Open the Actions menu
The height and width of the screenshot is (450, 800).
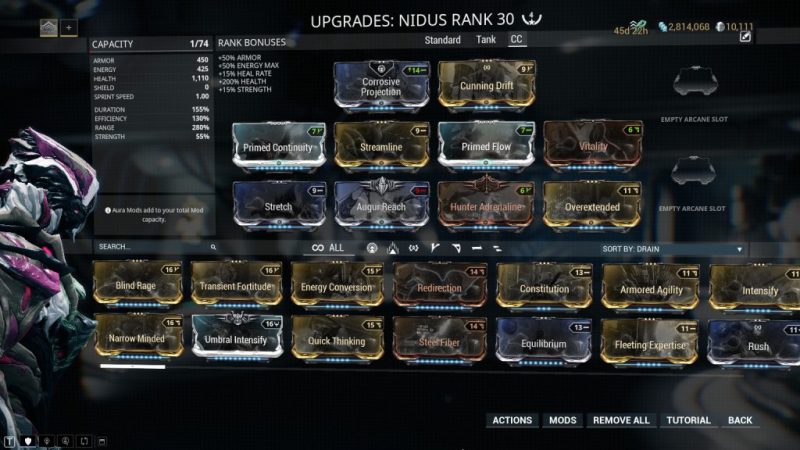pos(512,420)
